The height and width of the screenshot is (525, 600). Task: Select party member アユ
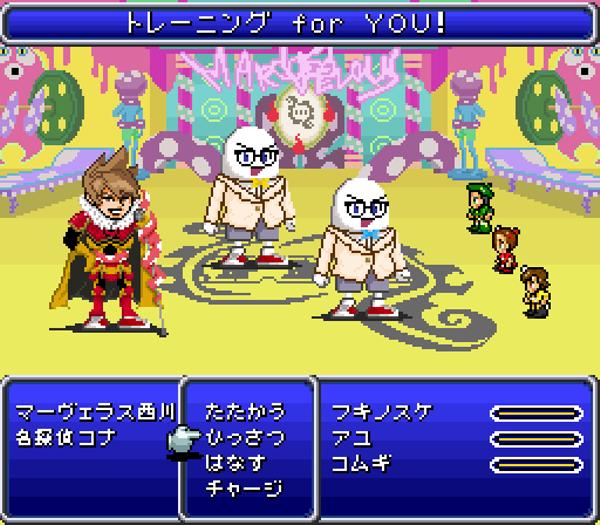pyautogui.click(x=352, y=438)
